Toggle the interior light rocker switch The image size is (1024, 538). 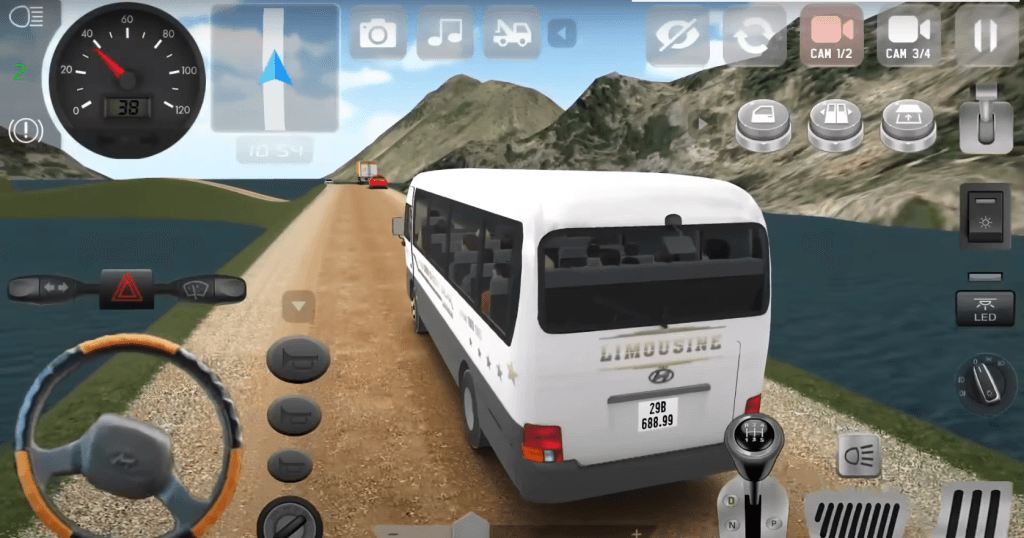(x=984, y=216)
